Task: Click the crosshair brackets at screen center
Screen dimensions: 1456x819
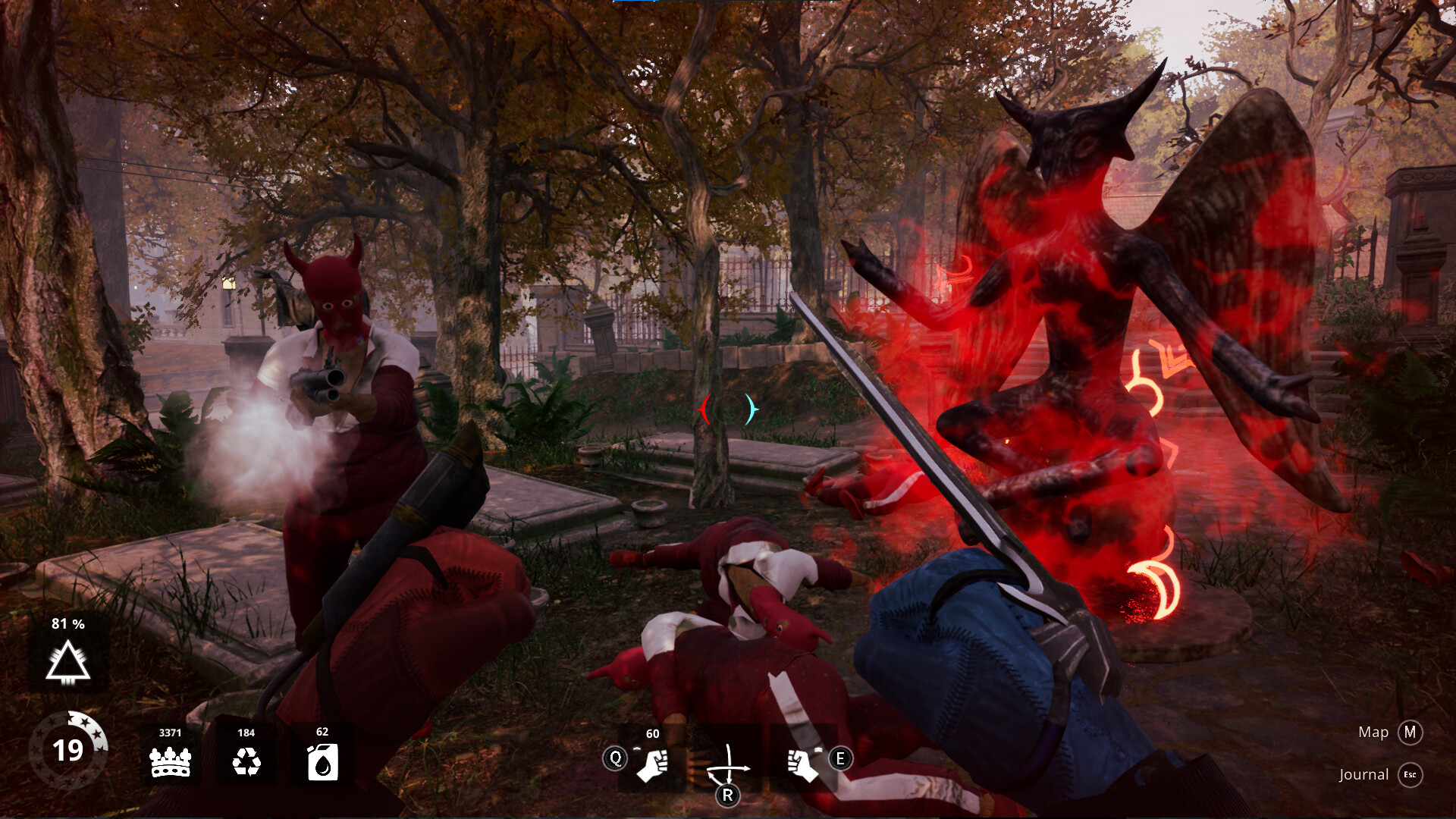Action: click(x=728, y=409)
